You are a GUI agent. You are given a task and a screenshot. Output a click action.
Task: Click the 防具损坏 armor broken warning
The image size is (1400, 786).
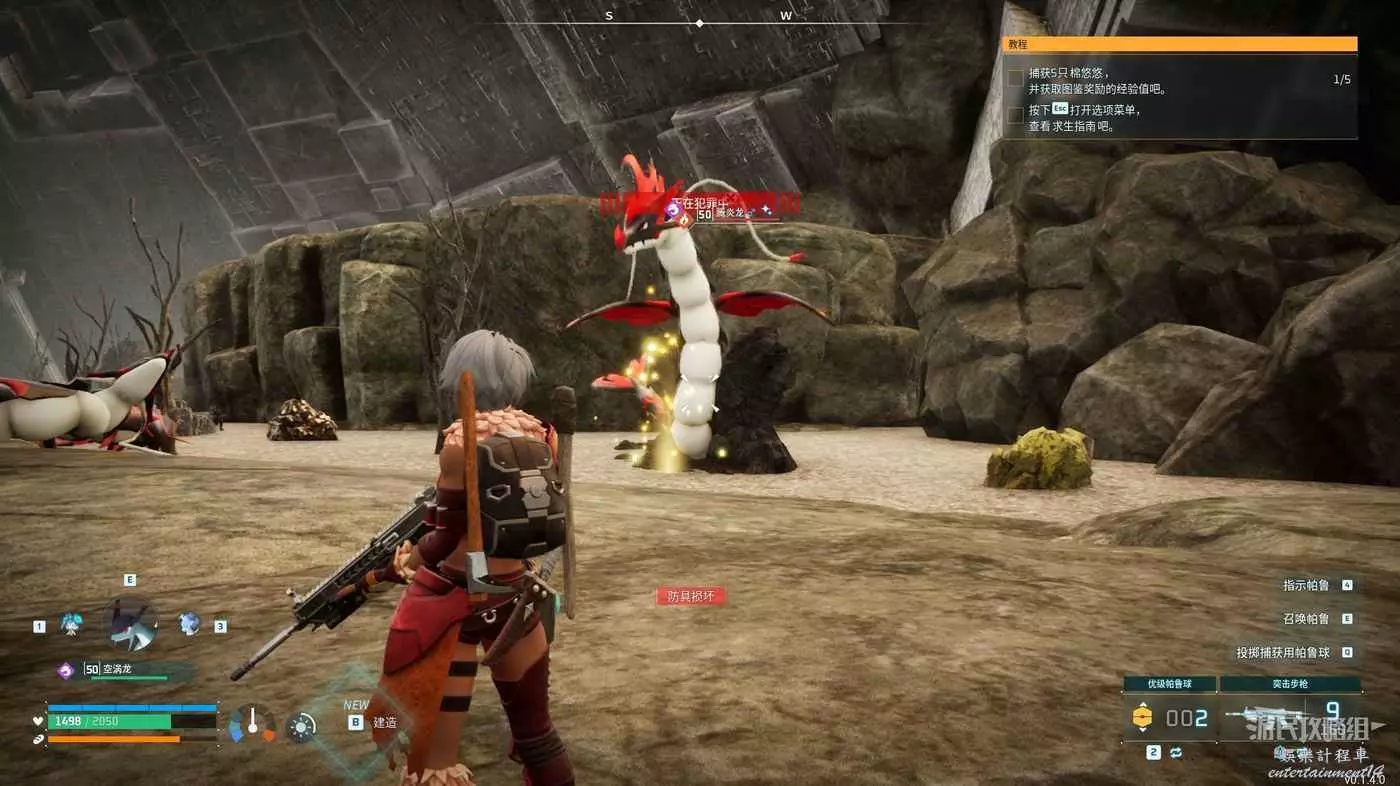690,596
